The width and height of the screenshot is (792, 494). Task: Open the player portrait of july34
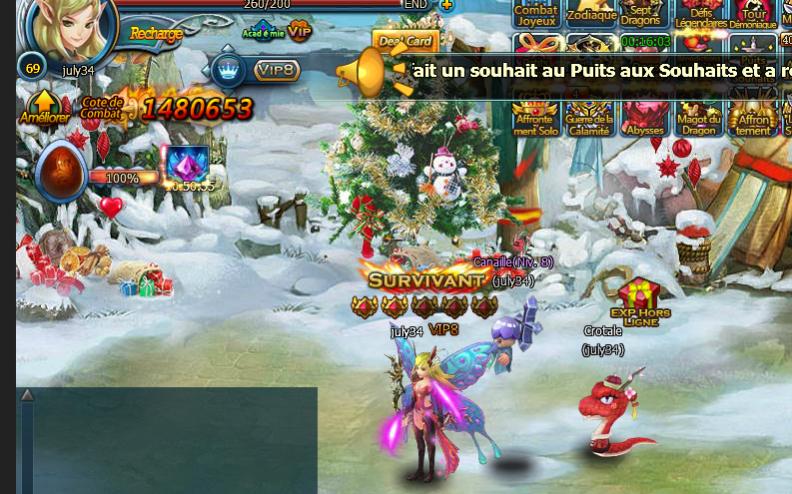(72, 27)
